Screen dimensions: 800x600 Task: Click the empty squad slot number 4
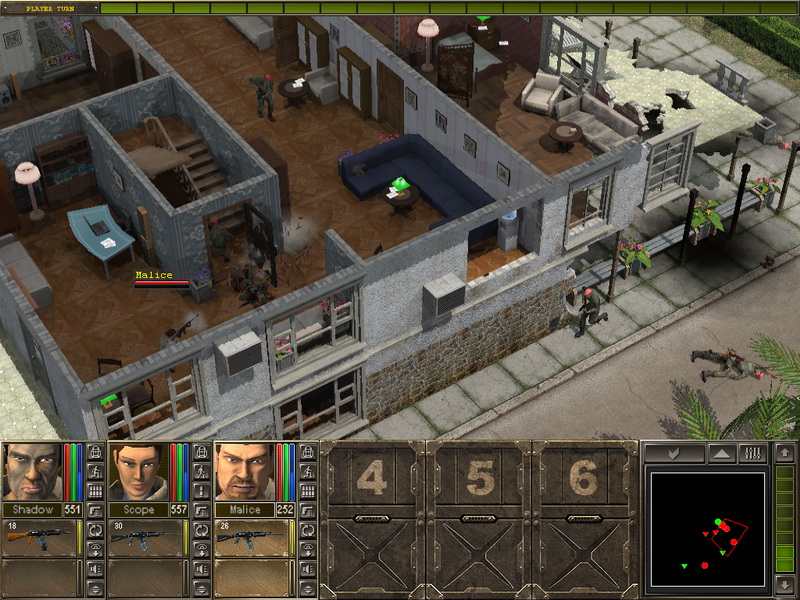[x=372, y=480]
